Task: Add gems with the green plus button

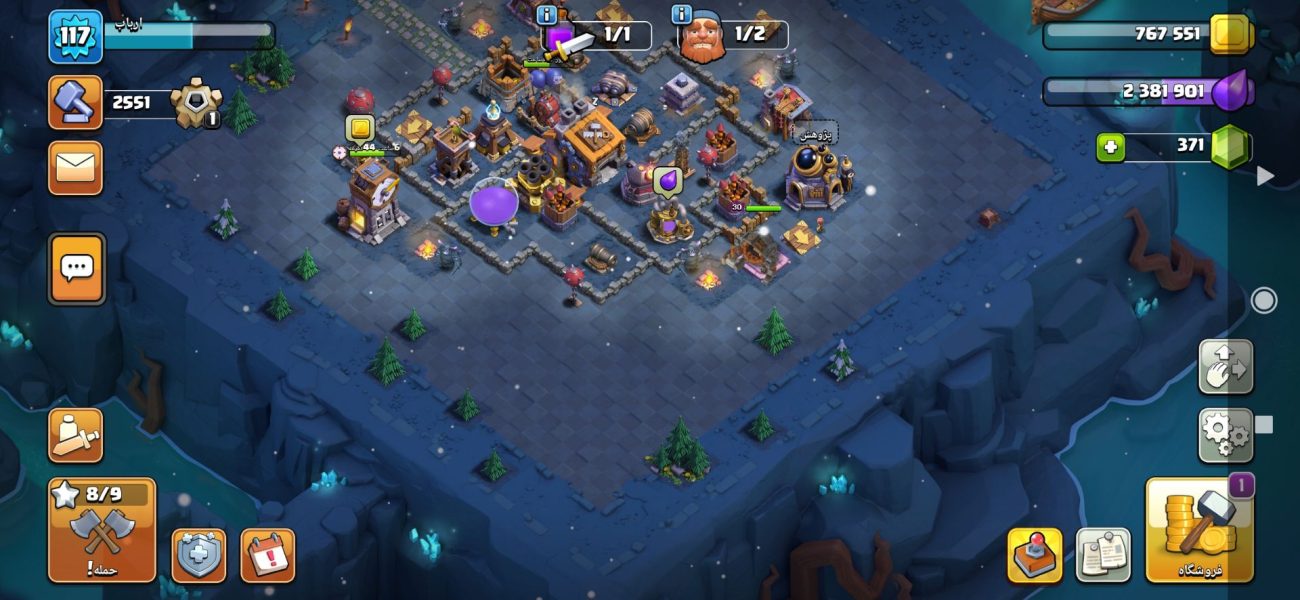Action: point(1110,148)
